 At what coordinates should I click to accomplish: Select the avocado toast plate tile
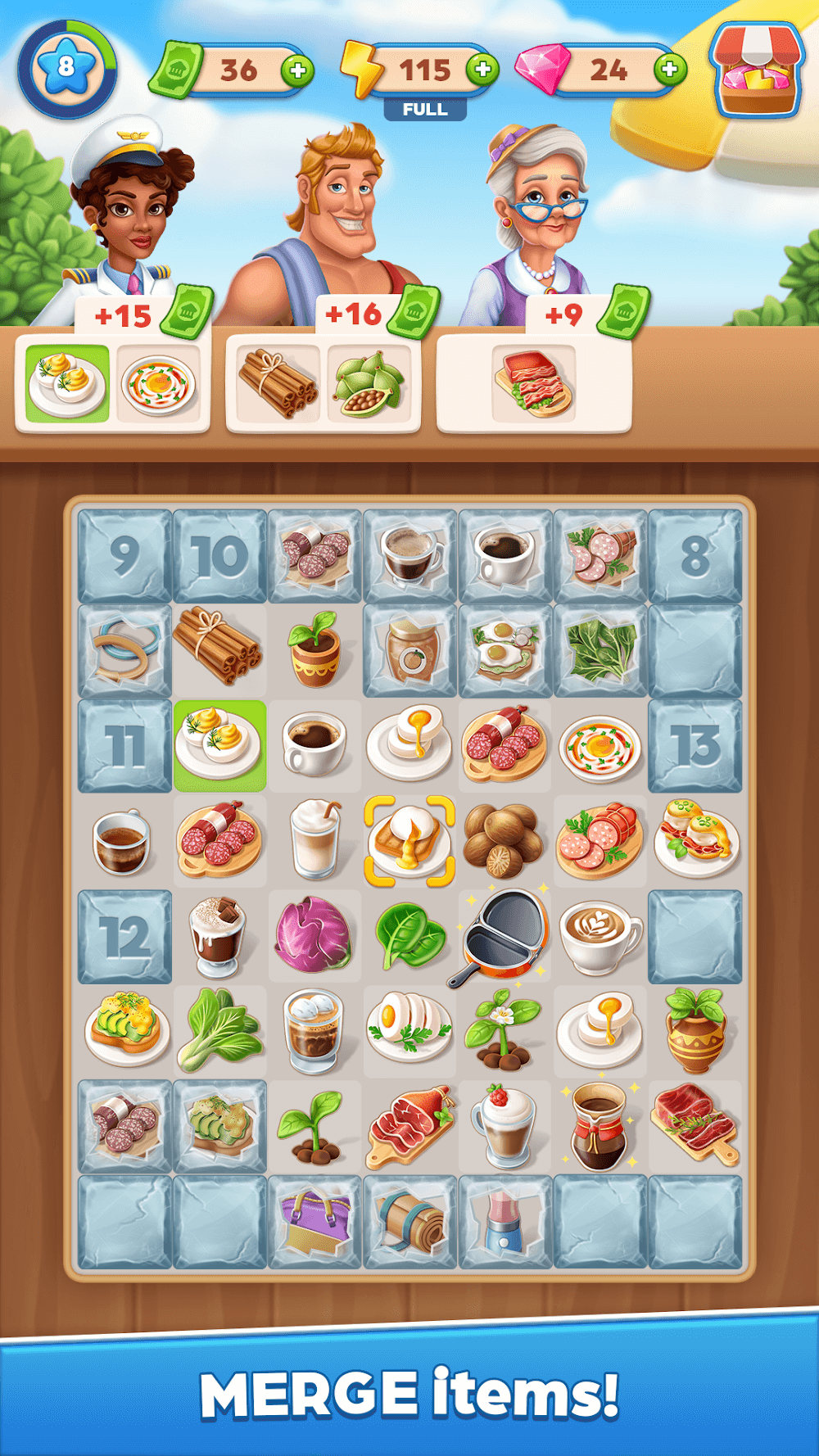click(124, 1031)
